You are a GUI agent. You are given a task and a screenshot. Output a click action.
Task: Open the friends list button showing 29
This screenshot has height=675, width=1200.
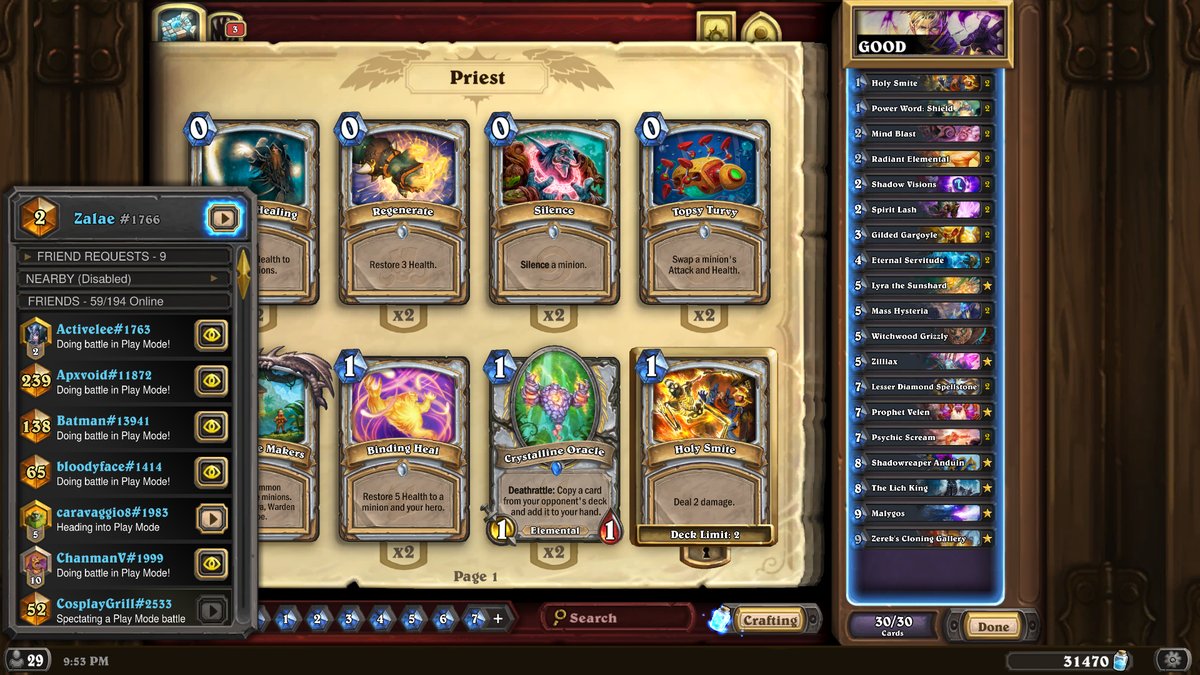[x=27, y=660]
